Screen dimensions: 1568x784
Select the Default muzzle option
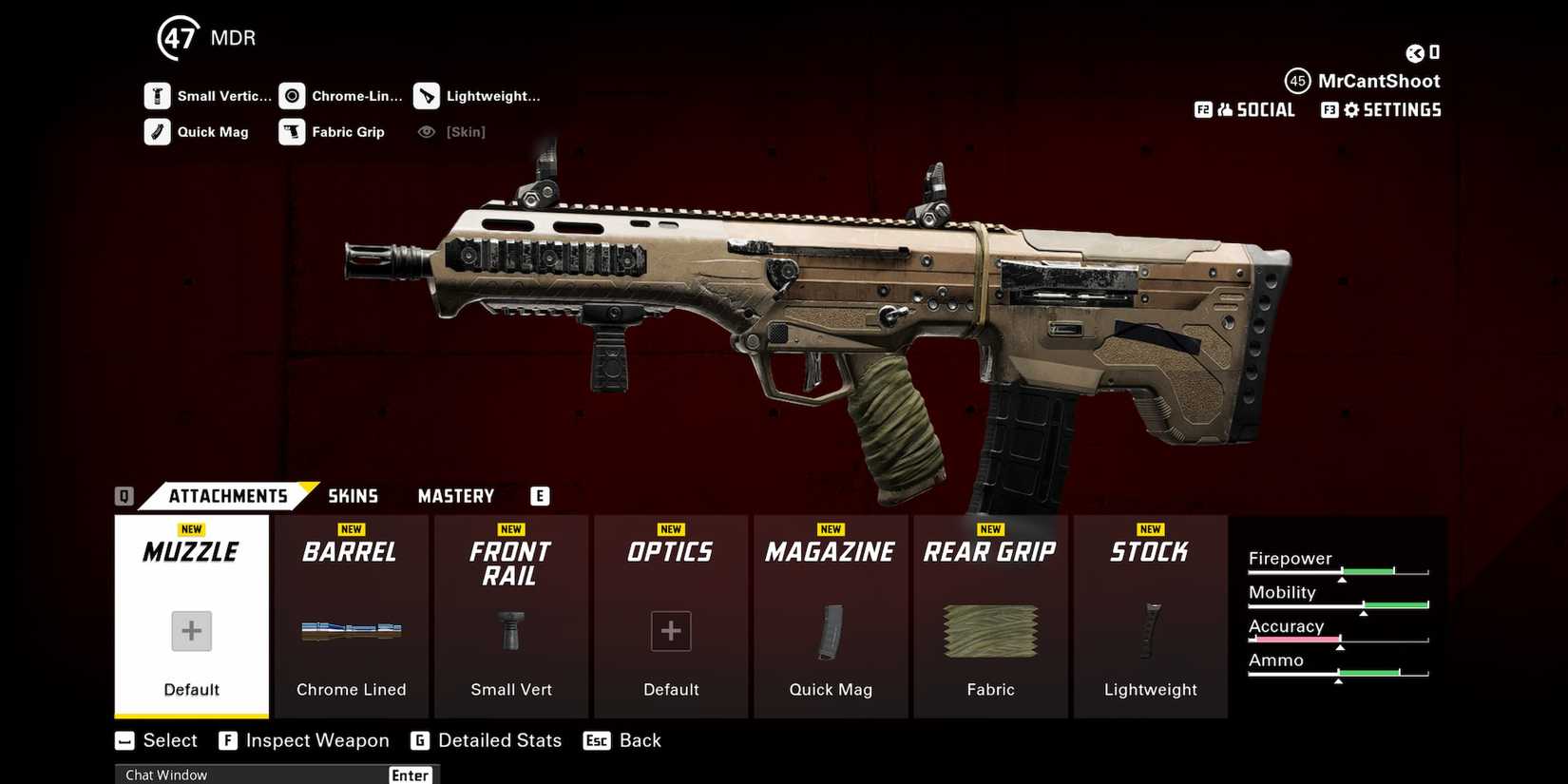[x=190, y=631]
